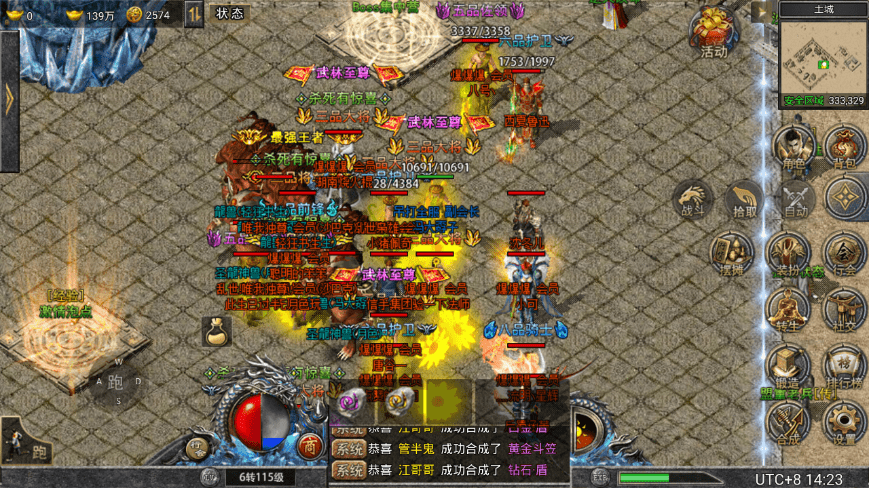Click the 土城 minimap
The image size is (869, 488).
pyautogui.click(x=822, y=60)
